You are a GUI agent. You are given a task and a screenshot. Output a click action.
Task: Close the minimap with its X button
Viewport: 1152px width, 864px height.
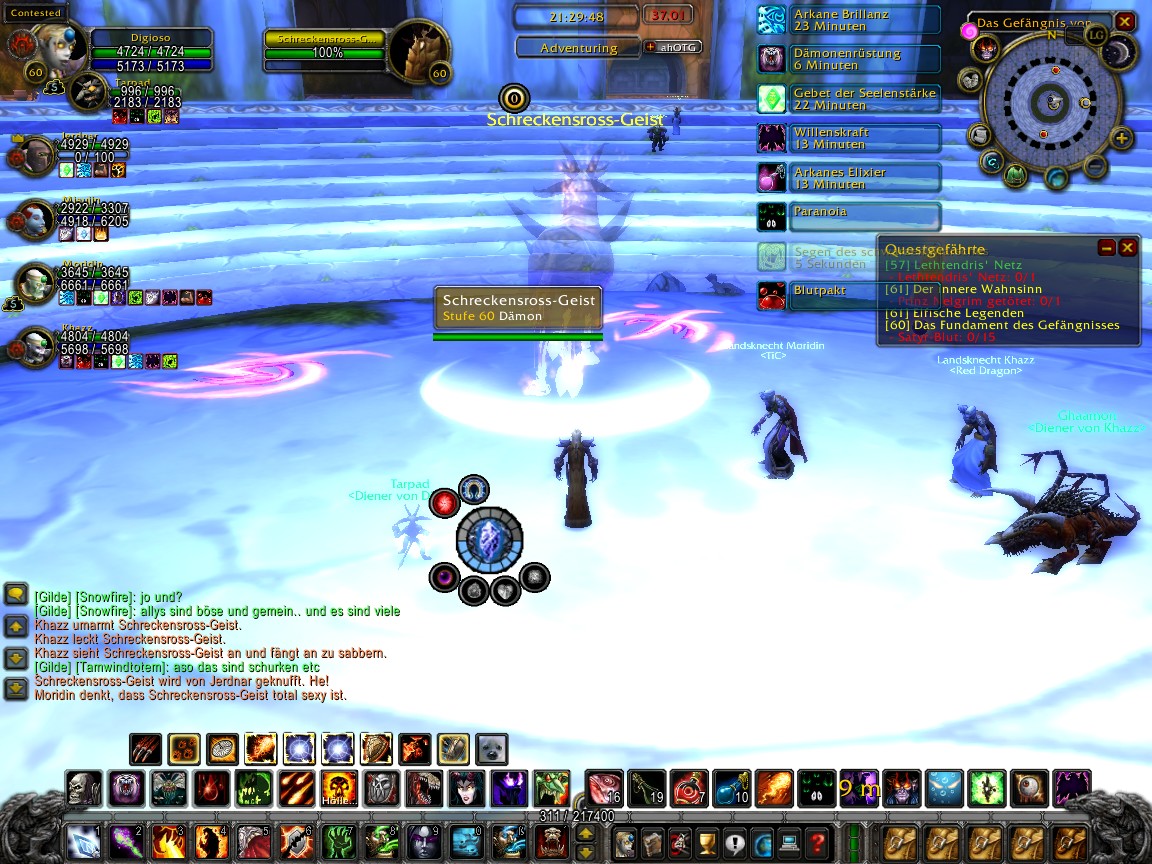tap(1125, 21)
